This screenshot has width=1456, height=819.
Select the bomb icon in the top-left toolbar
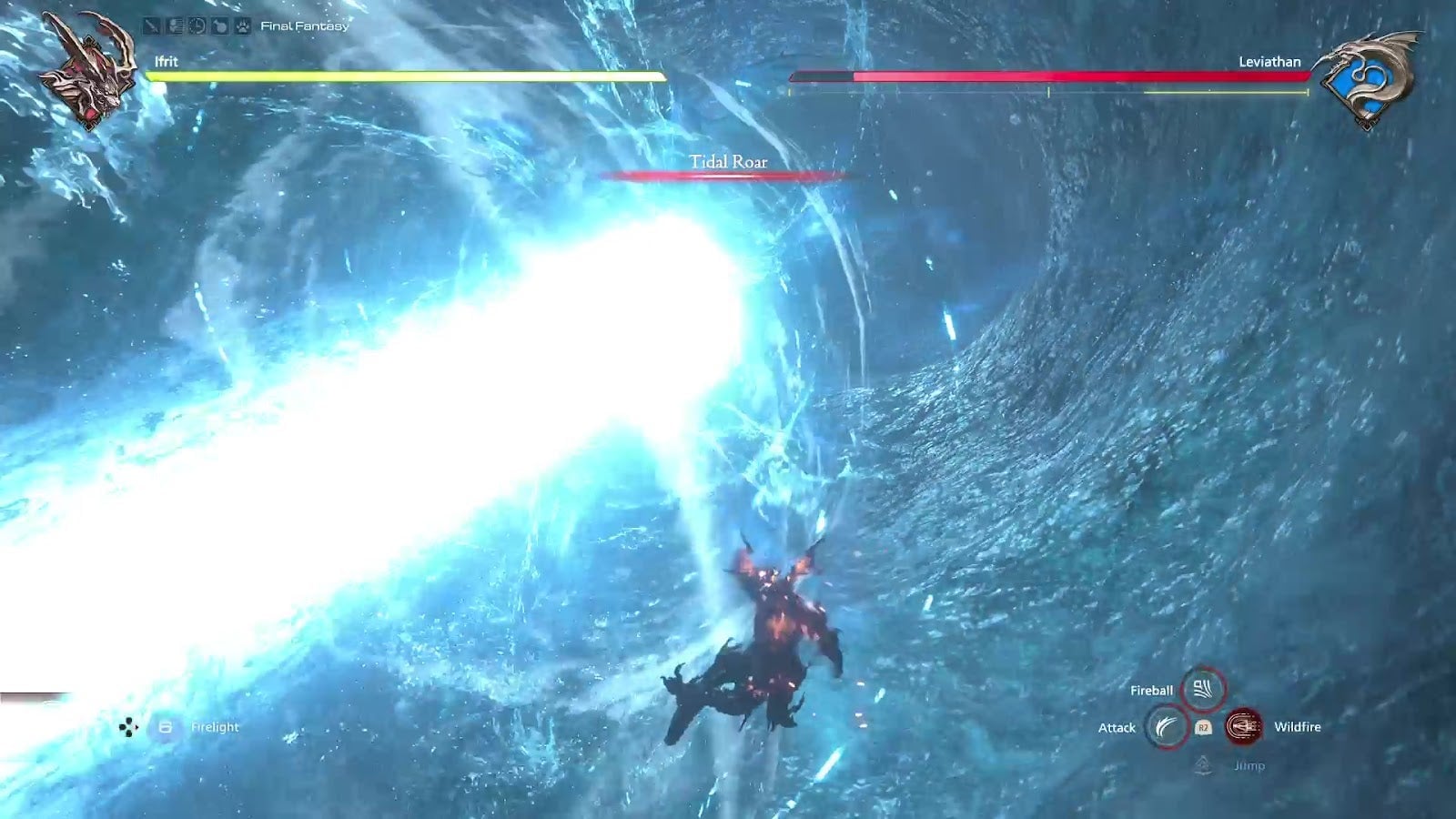pyautogui.click(x=218, y=26)
